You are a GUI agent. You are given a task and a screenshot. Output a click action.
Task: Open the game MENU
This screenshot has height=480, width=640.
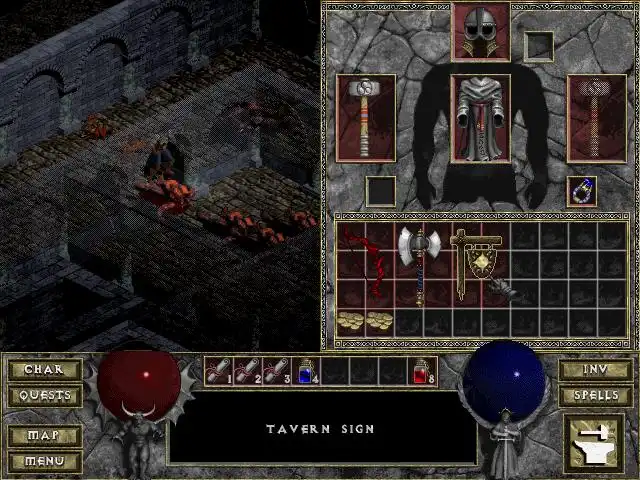pyautogui.click(x=44, y=461)
